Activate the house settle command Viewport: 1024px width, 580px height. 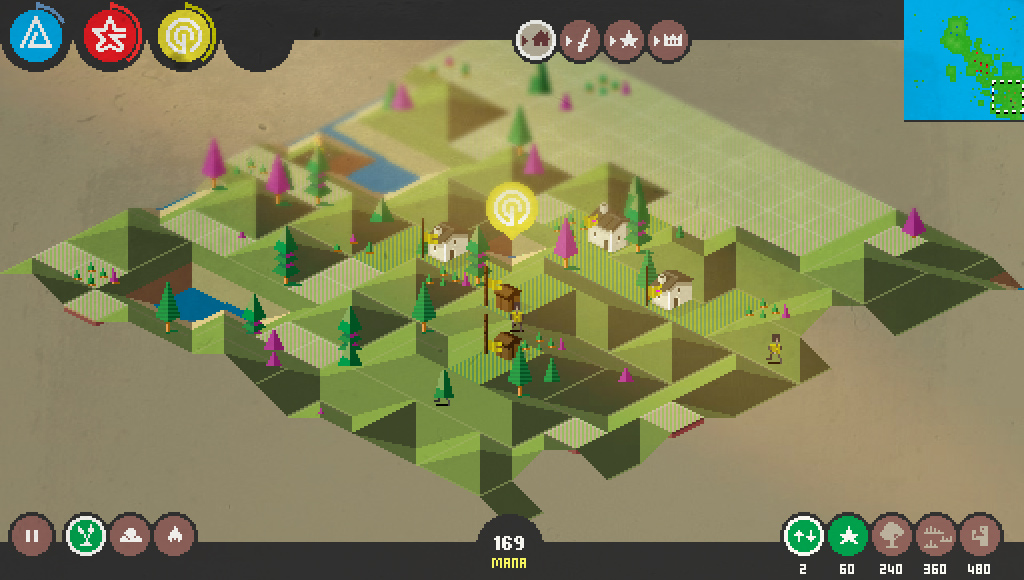(536, 41)
